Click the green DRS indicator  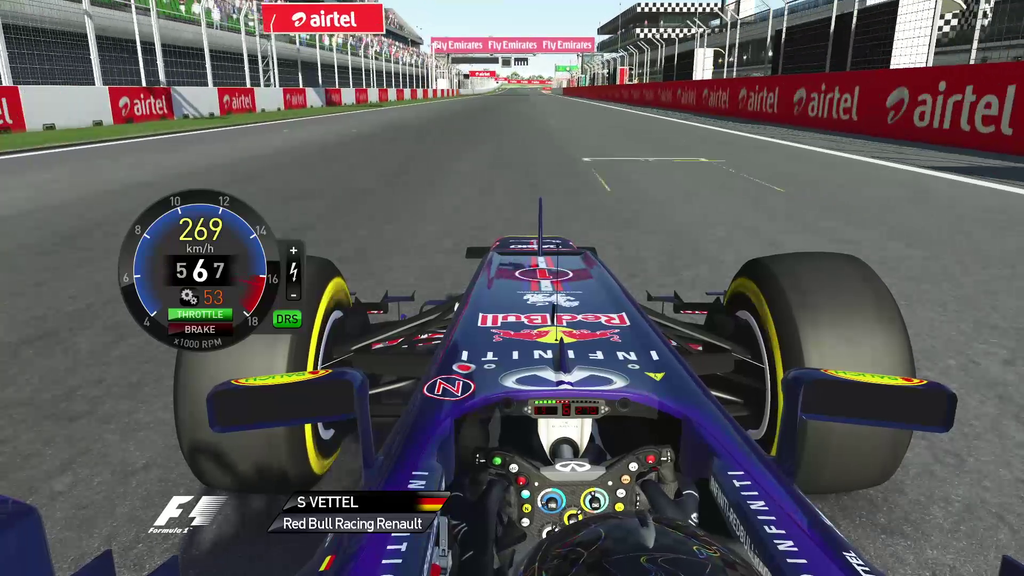[287, 319]
